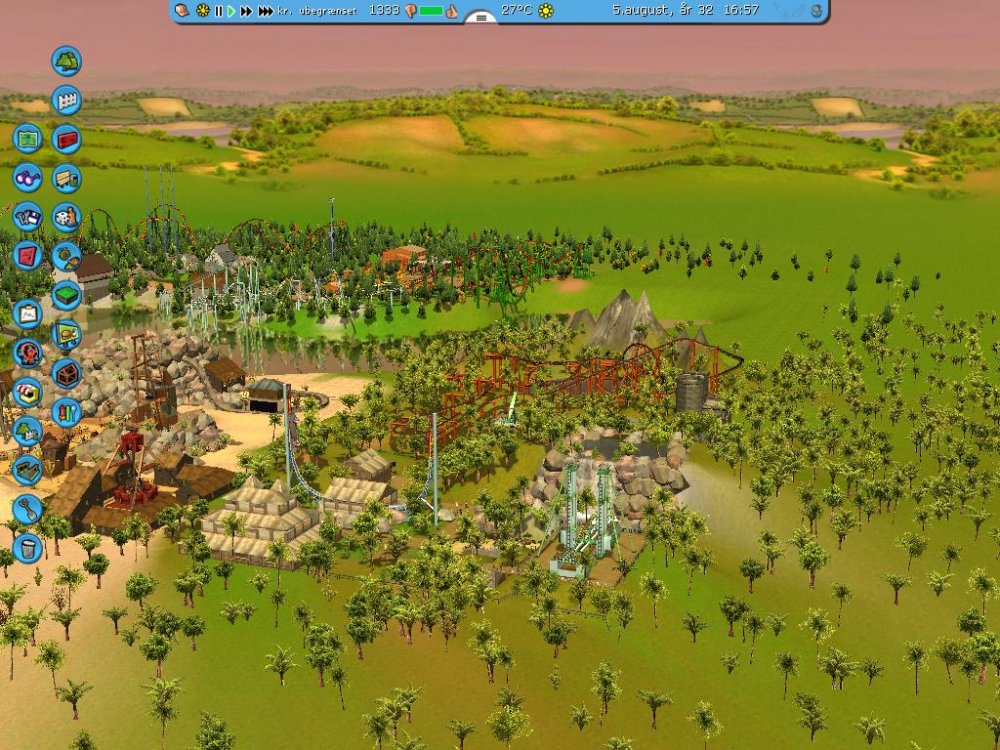
Task: Select the shovel tool icon
Action: click(x=27, y=509)
